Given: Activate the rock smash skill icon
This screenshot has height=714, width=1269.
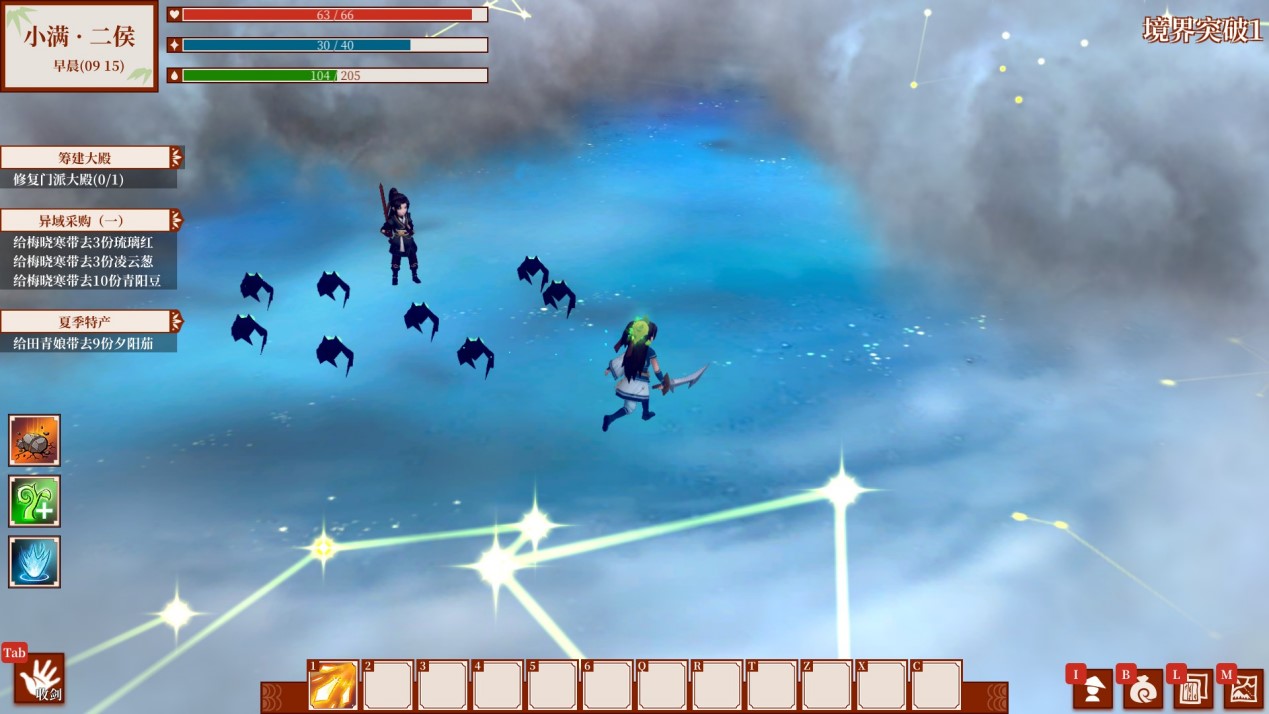Looking at the screenshot, I should 35,440.
